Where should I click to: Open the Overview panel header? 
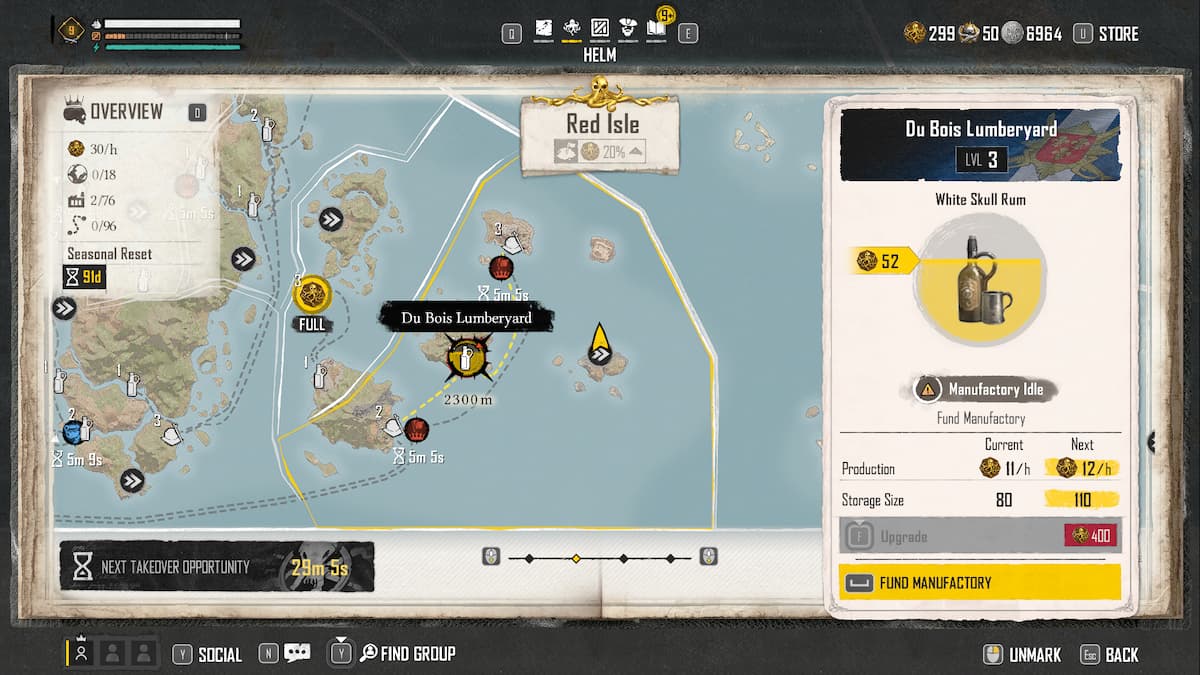[126, 112]
